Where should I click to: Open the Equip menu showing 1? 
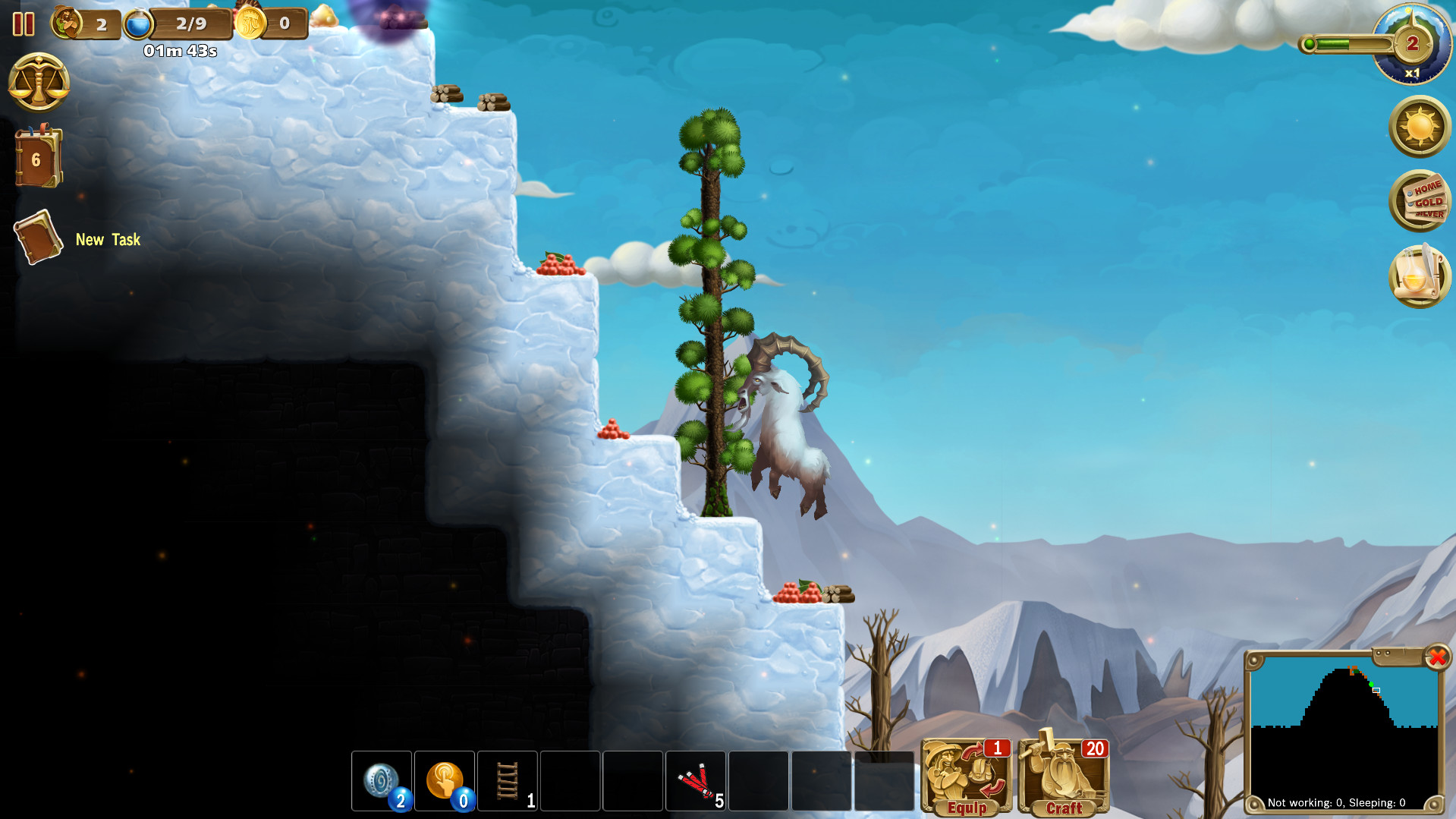[965, 776]
